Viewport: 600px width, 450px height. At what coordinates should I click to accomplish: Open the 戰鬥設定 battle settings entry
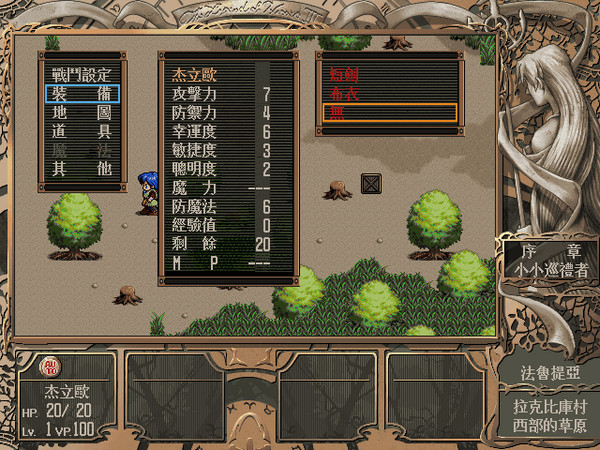(82, 75)
